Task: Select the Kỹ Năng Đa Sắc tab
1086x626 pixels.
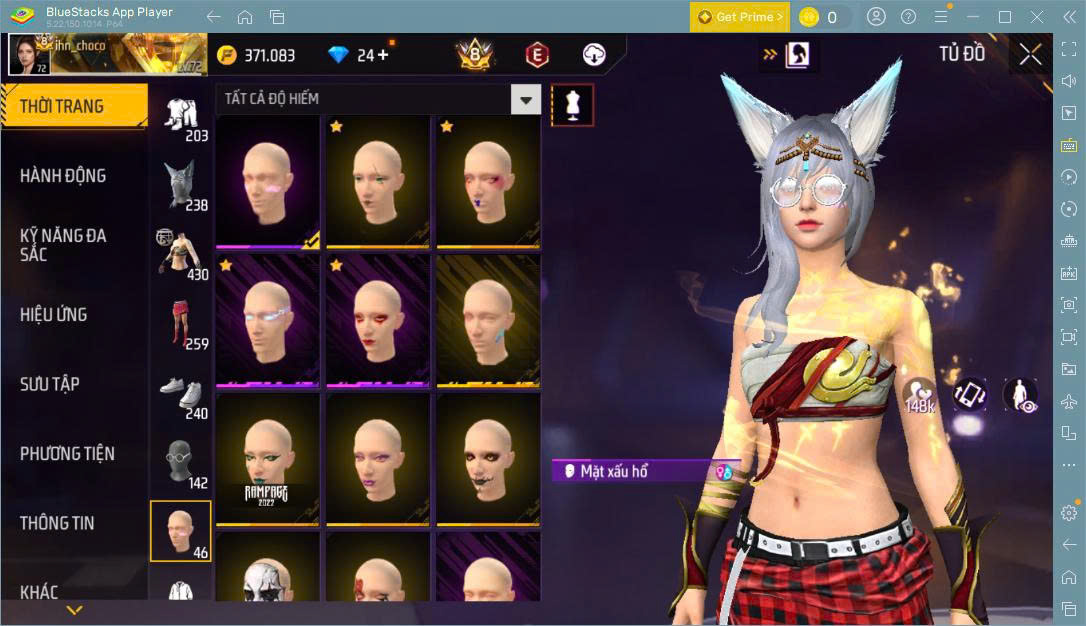Action: tap(63, 245)
